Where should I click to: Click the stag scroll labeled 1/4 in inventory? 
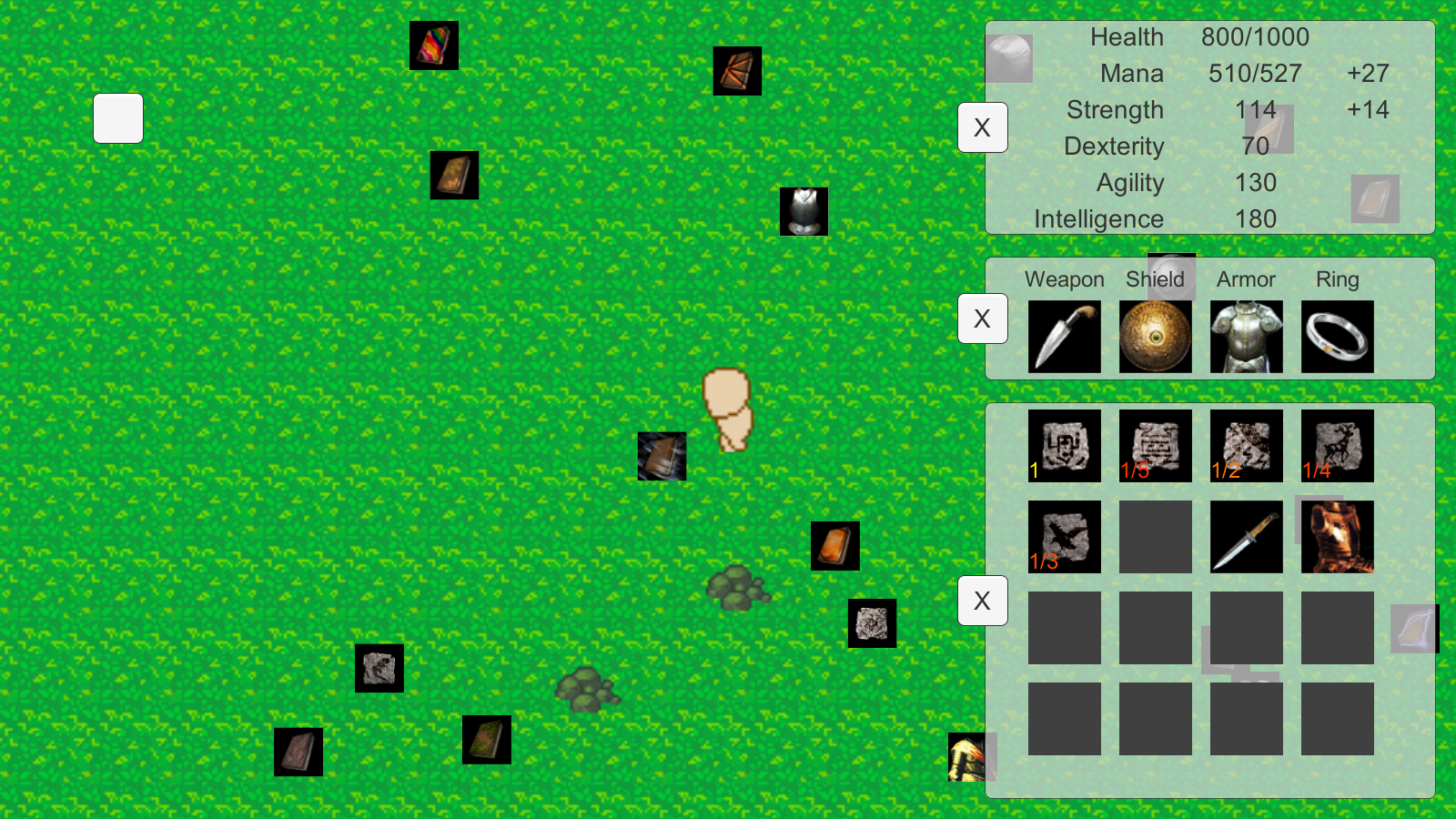[x=1337, y=445]
